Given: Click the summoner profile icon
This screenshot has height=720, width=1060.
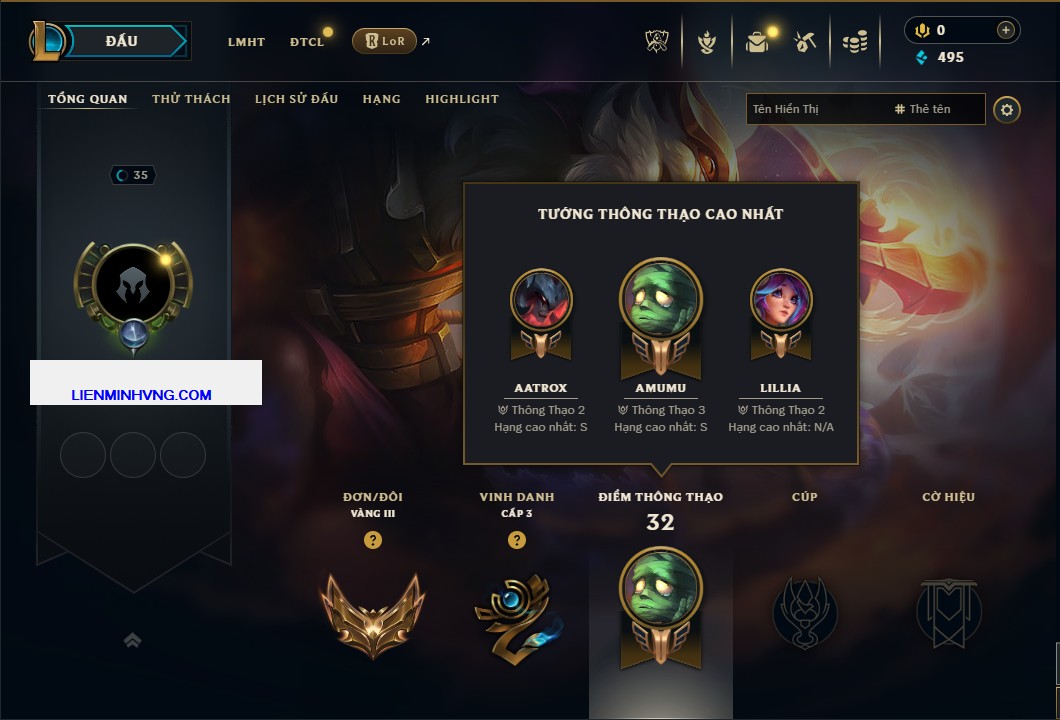Looking at the screenshot, I should click(x=133, y=288).
